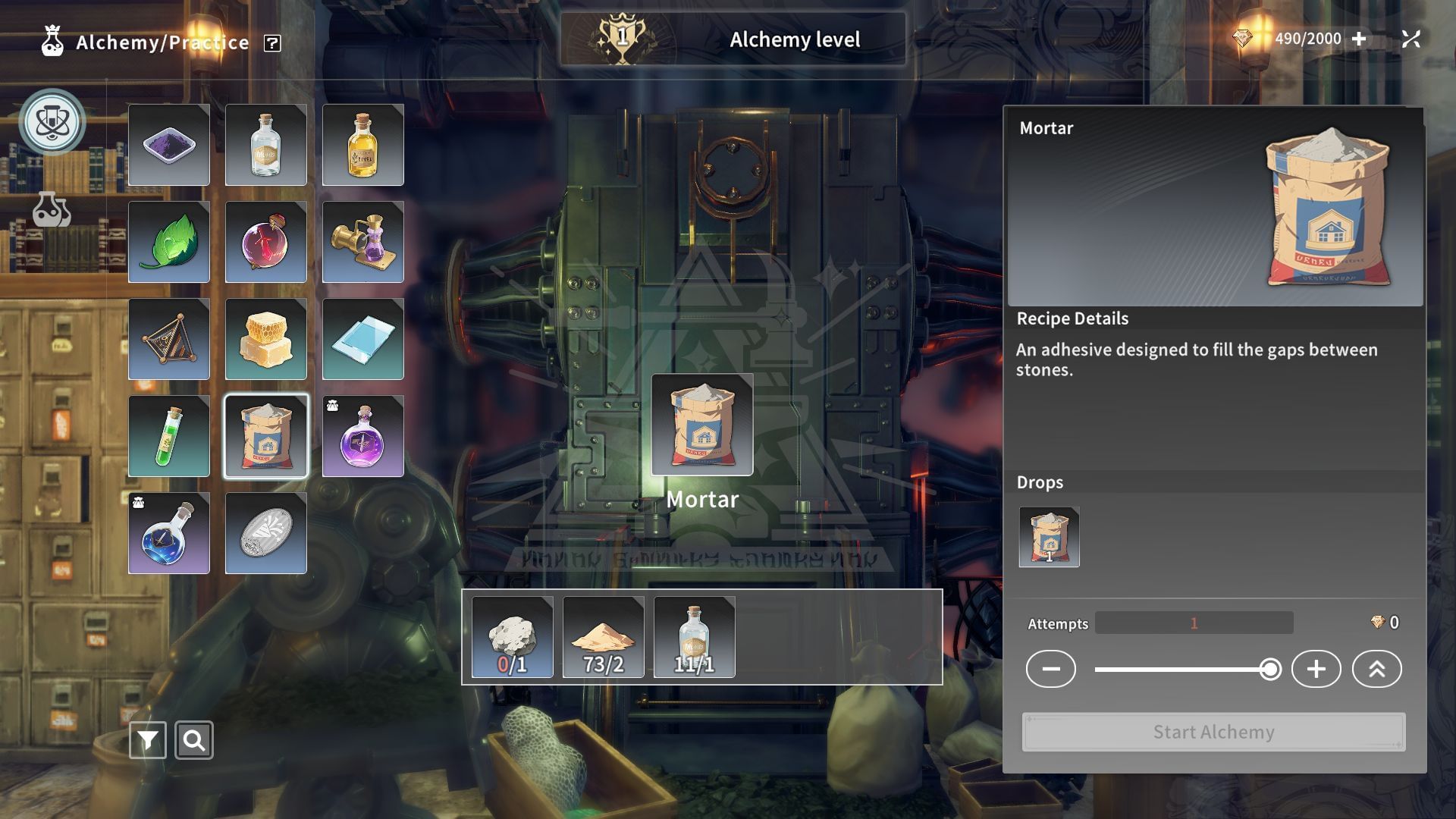Viewport: 1456px width, 819px height.
Task: Adjust the attempts slider handle
Action: 1270,669
